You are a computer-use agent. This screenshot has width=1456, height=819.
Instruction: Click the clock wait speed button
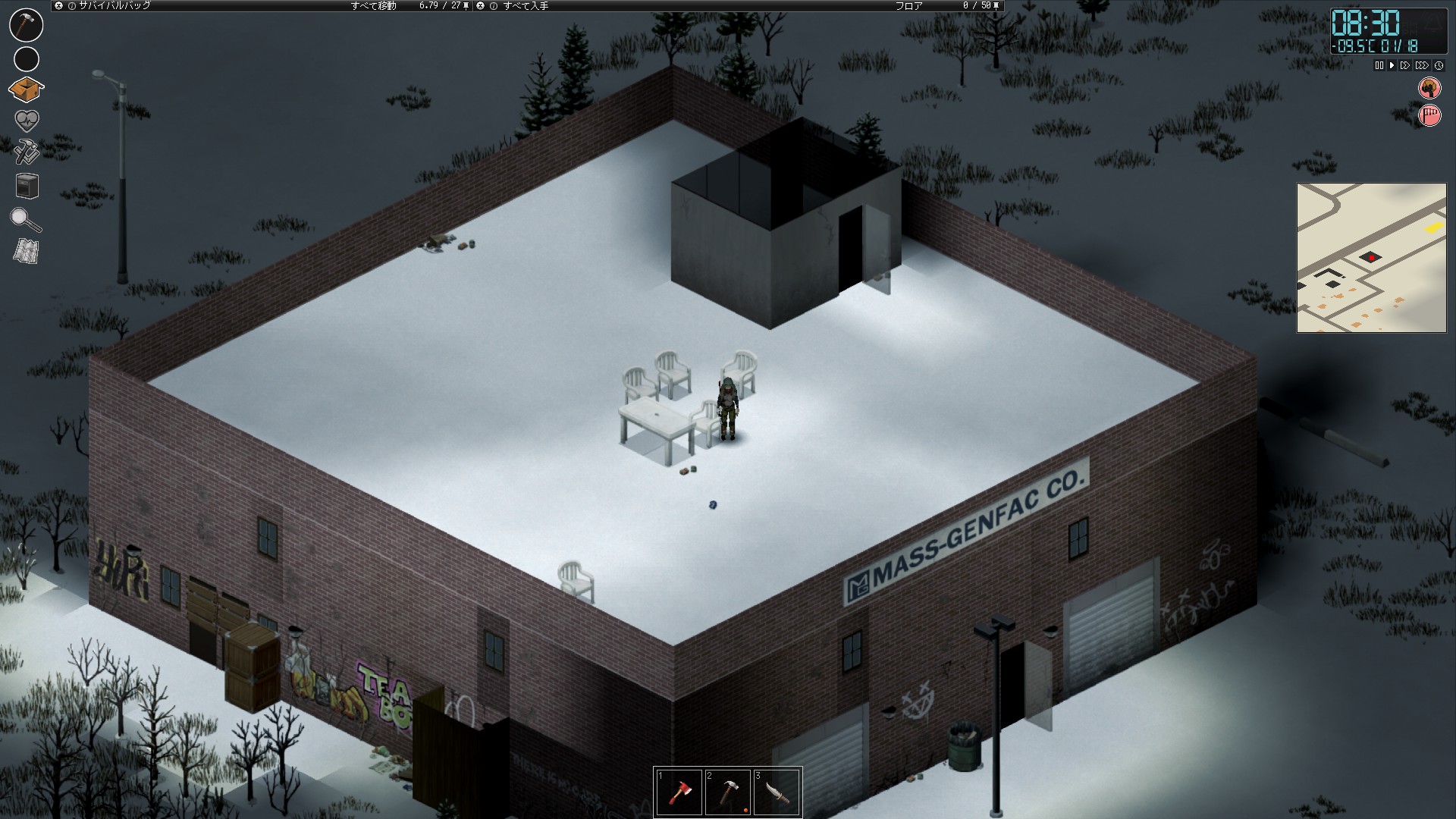coord(1439,66)
